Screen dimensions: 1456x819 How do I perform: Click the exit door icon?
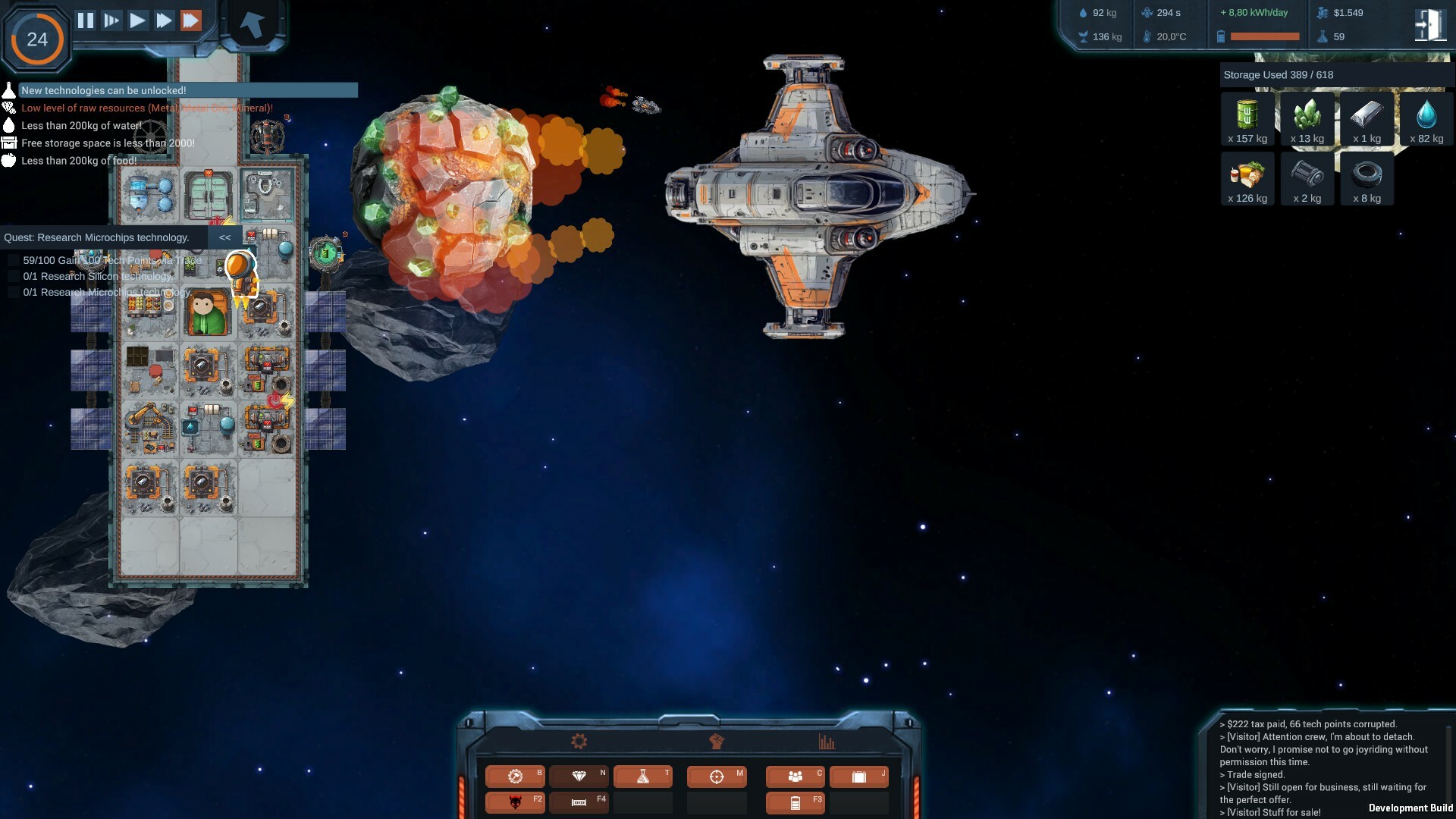click(1429, 25)
